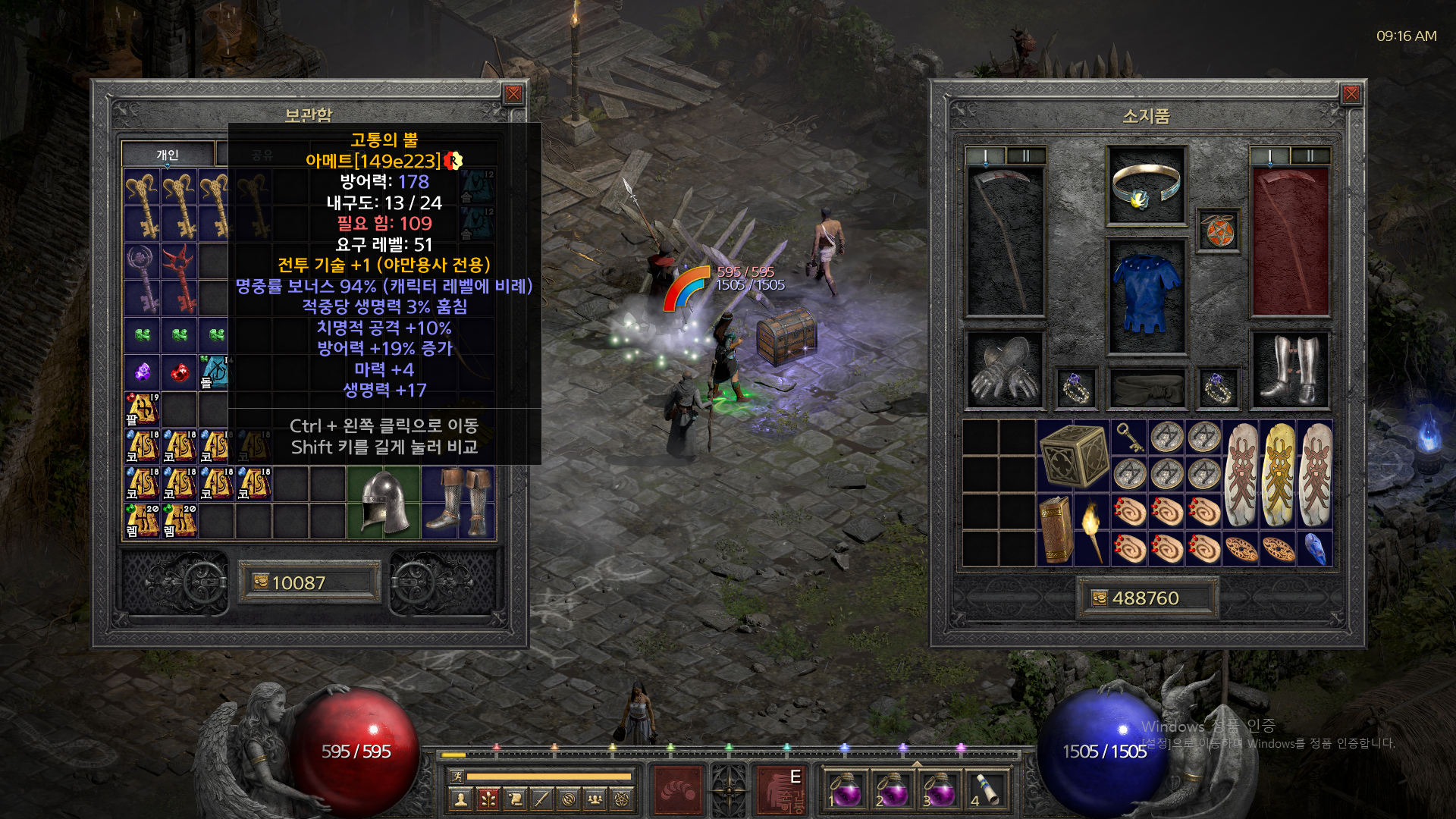
Task: Select the equipped circlet in head slot
Action: coord(1146,186)
